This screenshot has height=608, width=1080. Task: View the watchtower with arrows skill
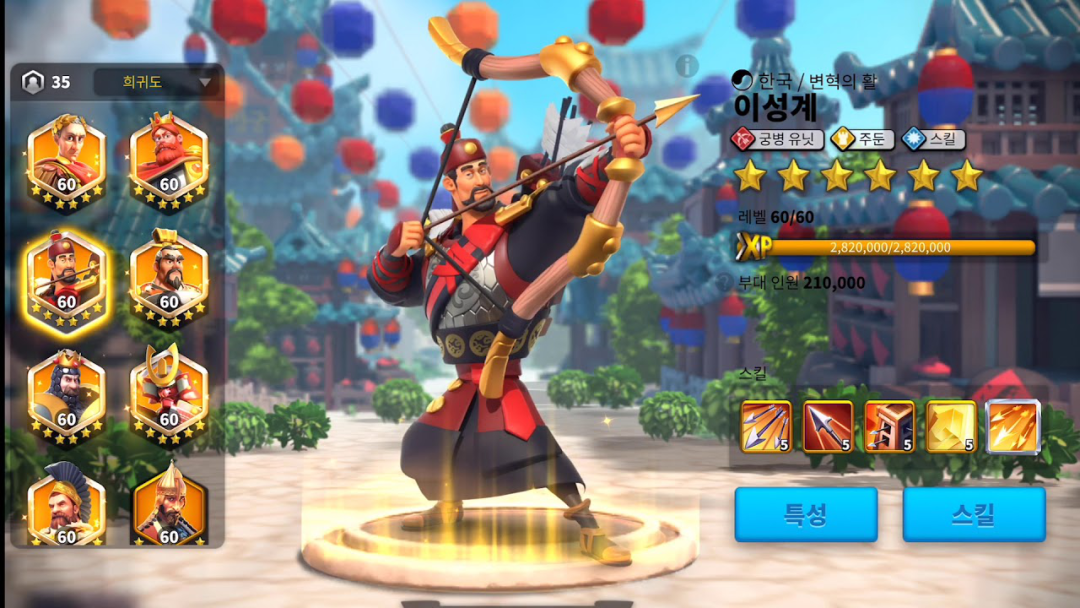point(890,427)
